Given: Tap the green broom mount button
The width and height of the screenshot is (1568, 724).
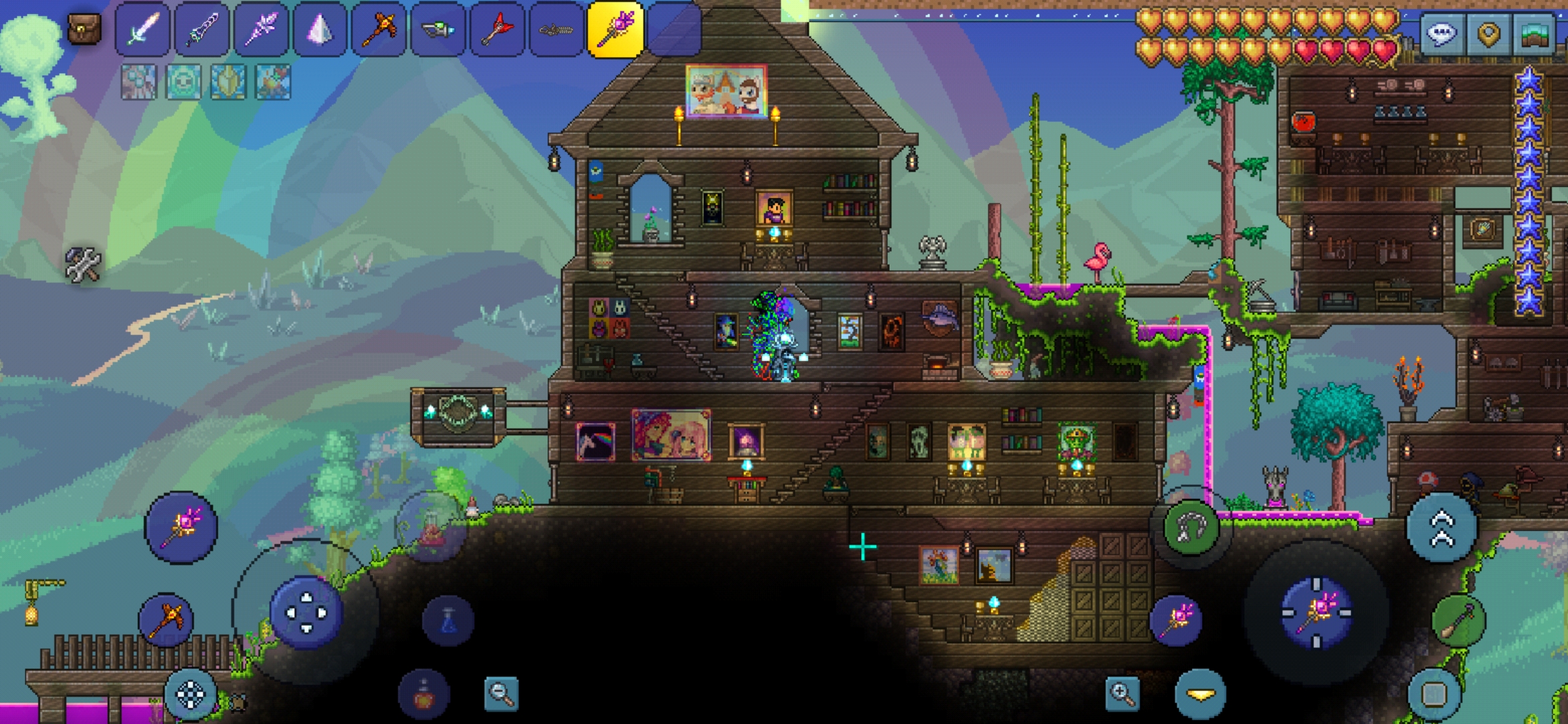Looking at the screenshot, I should [1458, 621].
